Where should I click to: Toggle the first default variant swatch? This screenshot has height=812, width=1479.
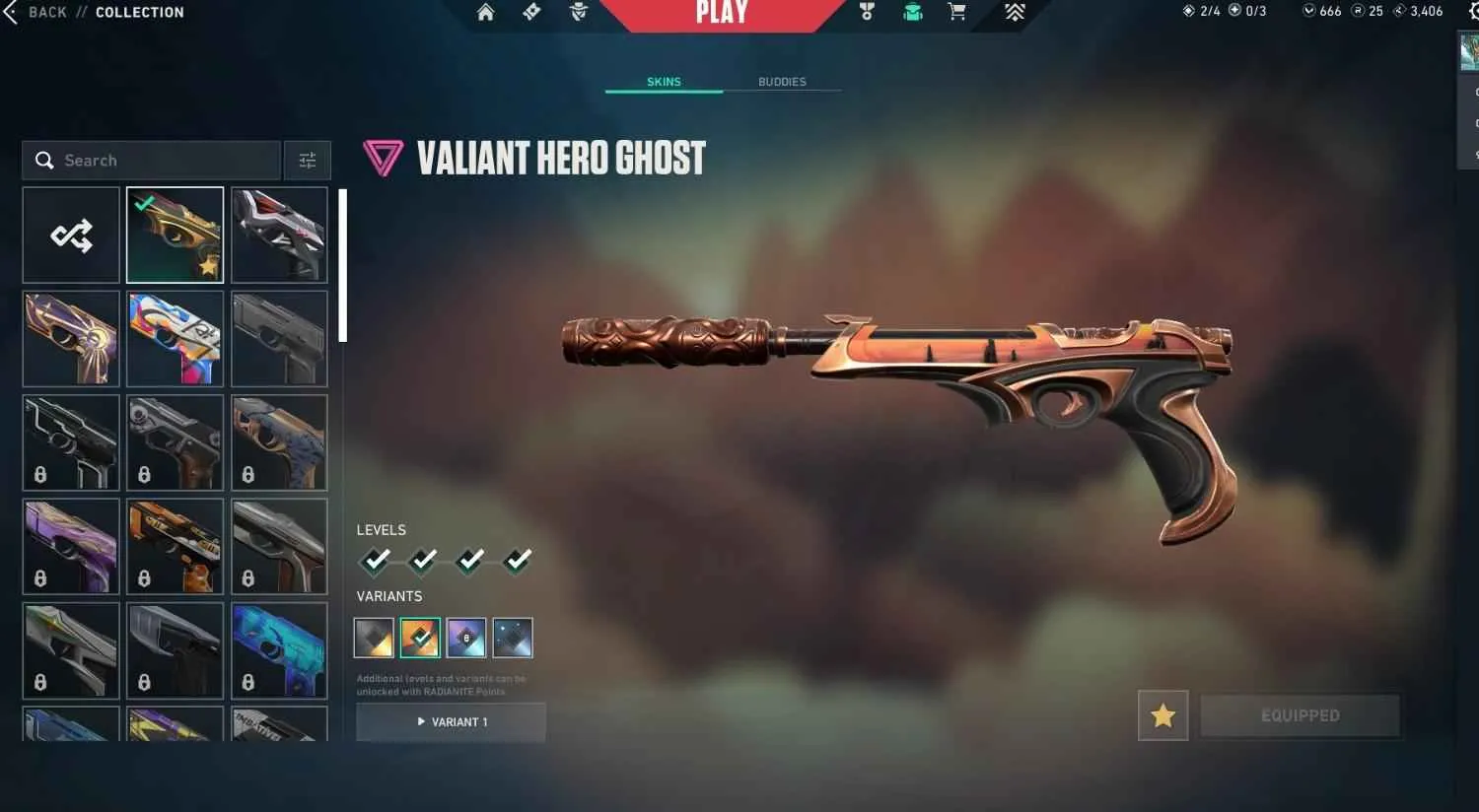pyautogui.click(x=374, y=637)
